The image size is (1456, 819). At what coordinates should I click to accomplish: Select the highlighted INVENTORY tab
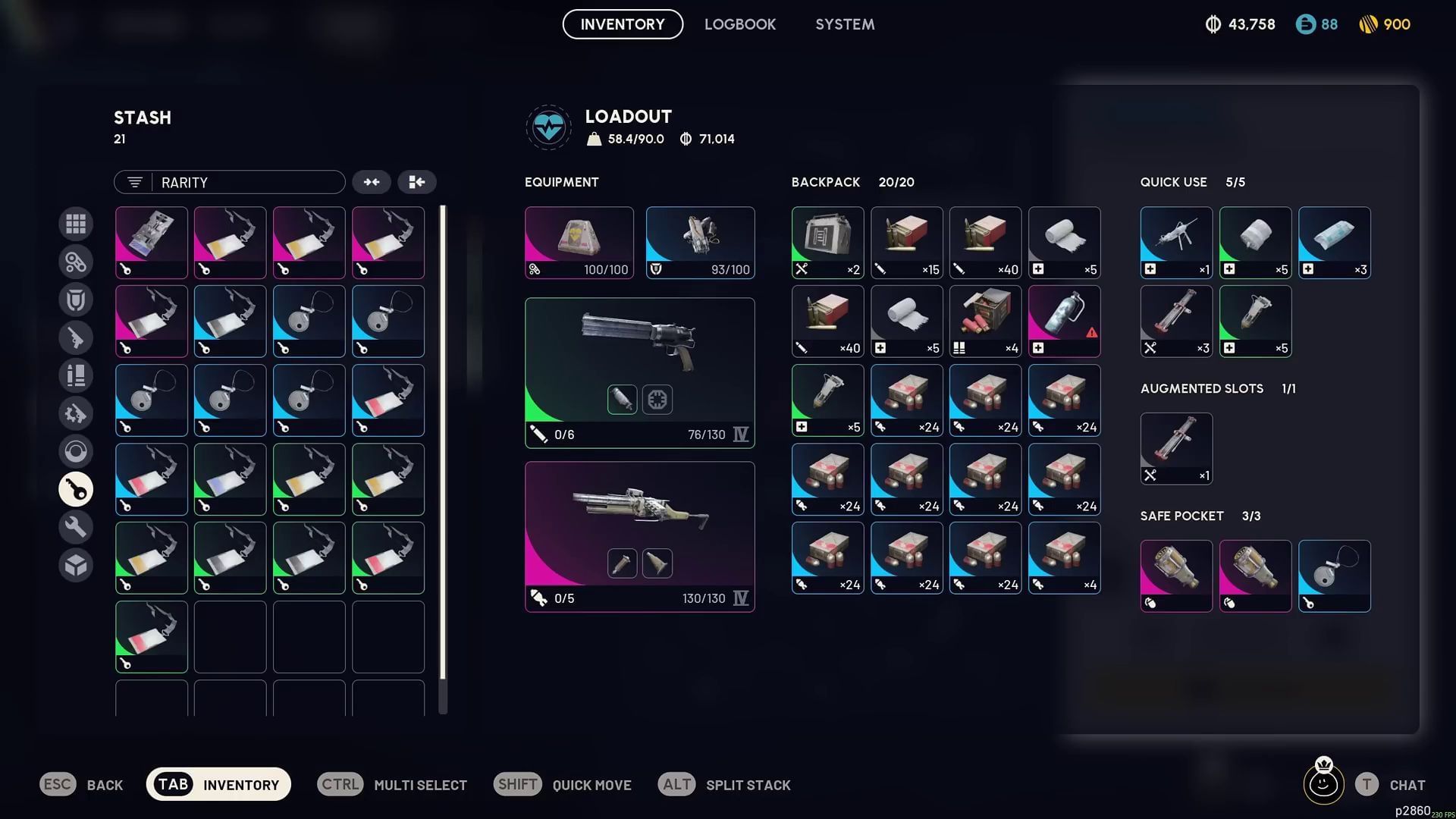[622, 24]
